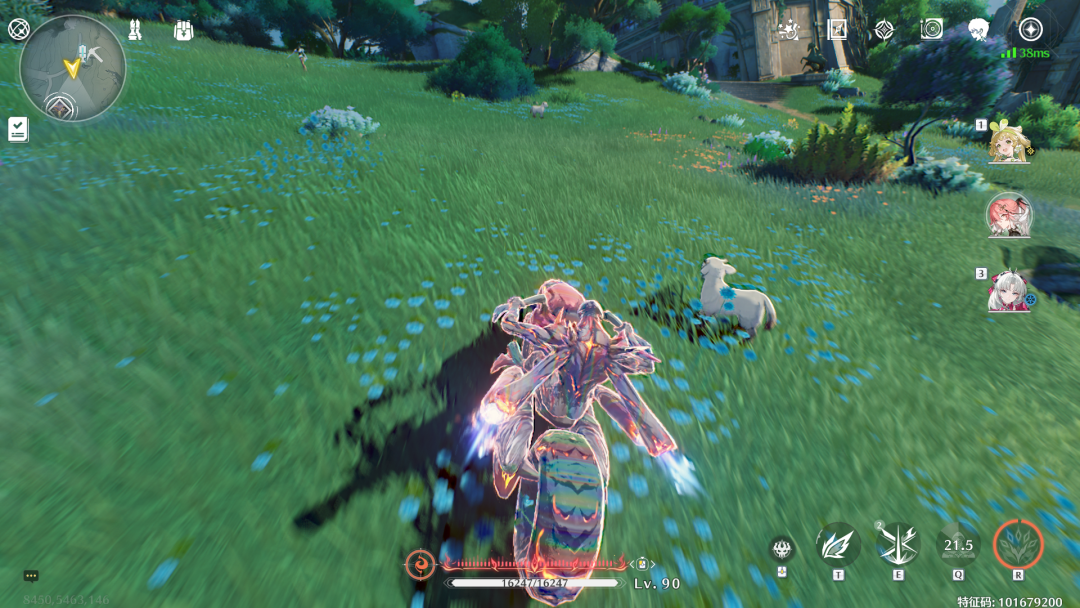Switch to the pink-haired party character
1080x608 pixels.
1008,215
